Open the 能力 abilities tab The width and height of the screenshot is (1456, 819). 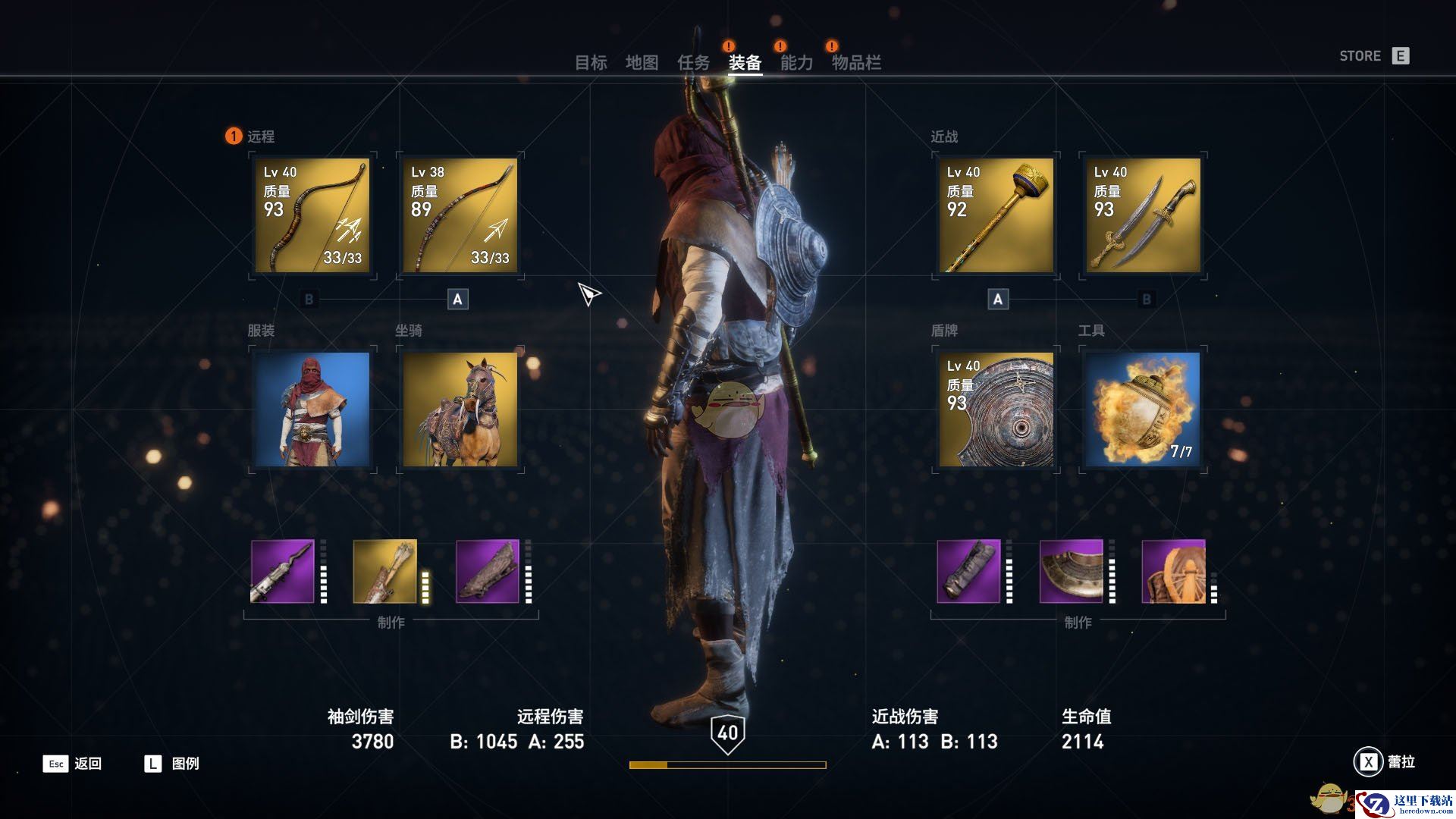(x=796, y=63)
